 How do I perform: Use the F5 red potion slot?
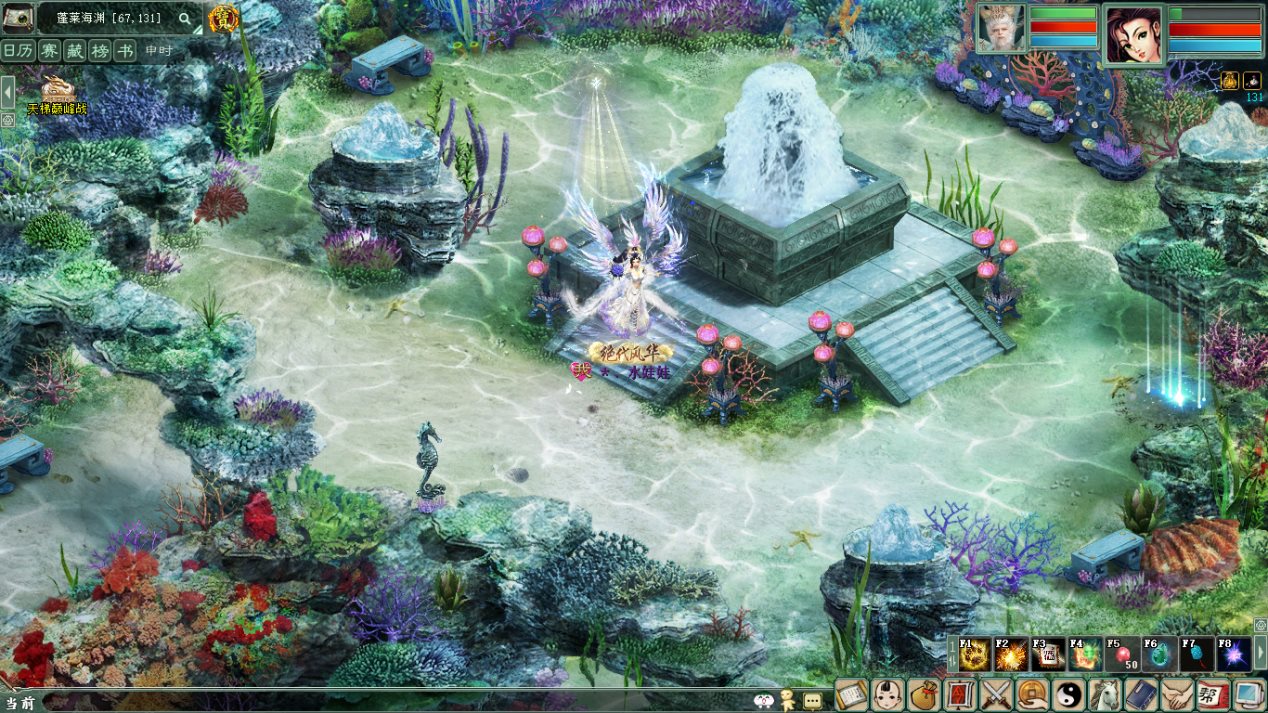pos(1122,655)
